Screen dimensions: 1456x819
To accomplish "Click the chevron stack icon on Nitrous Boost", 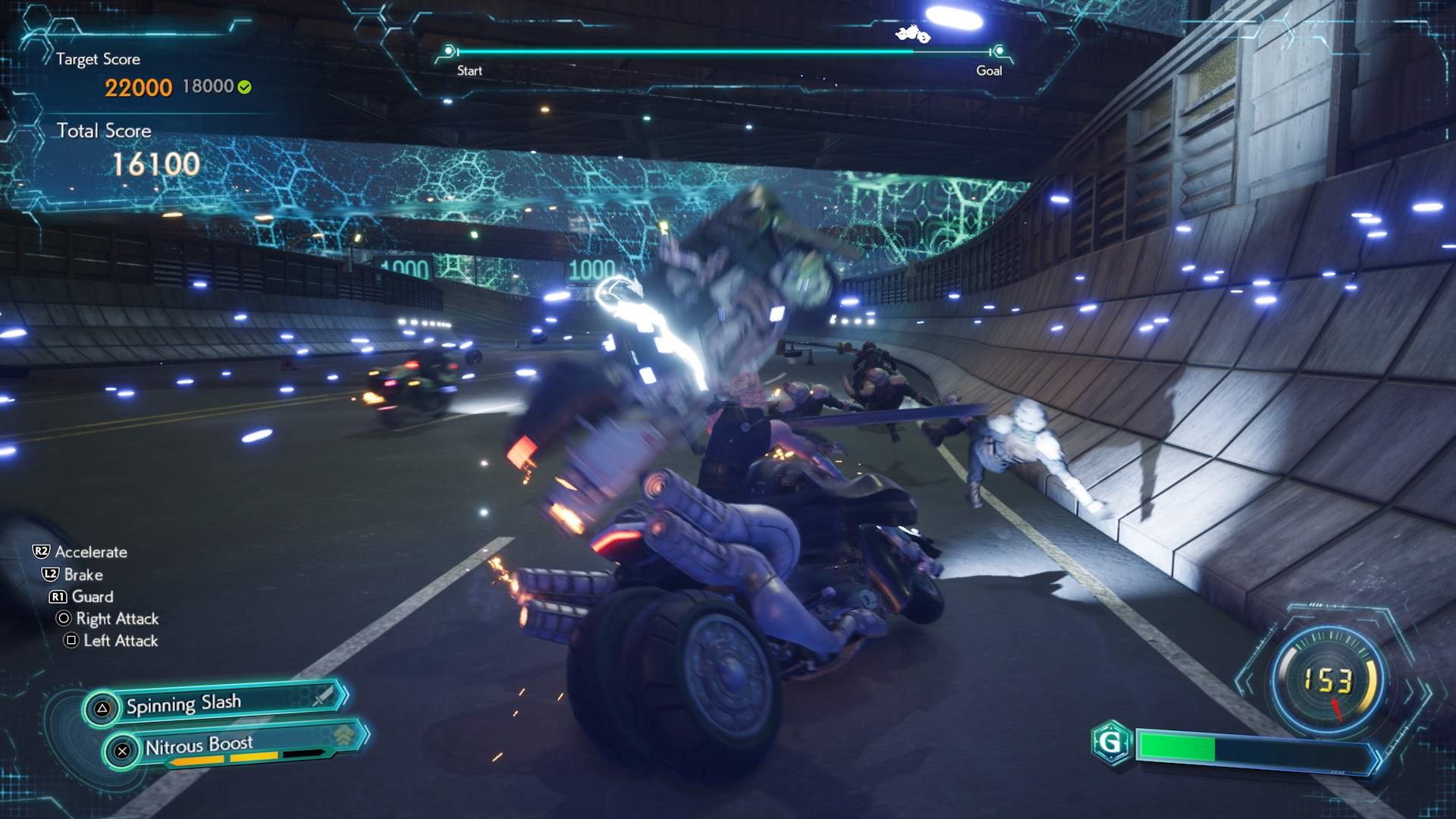I will (x=344, y=734).
